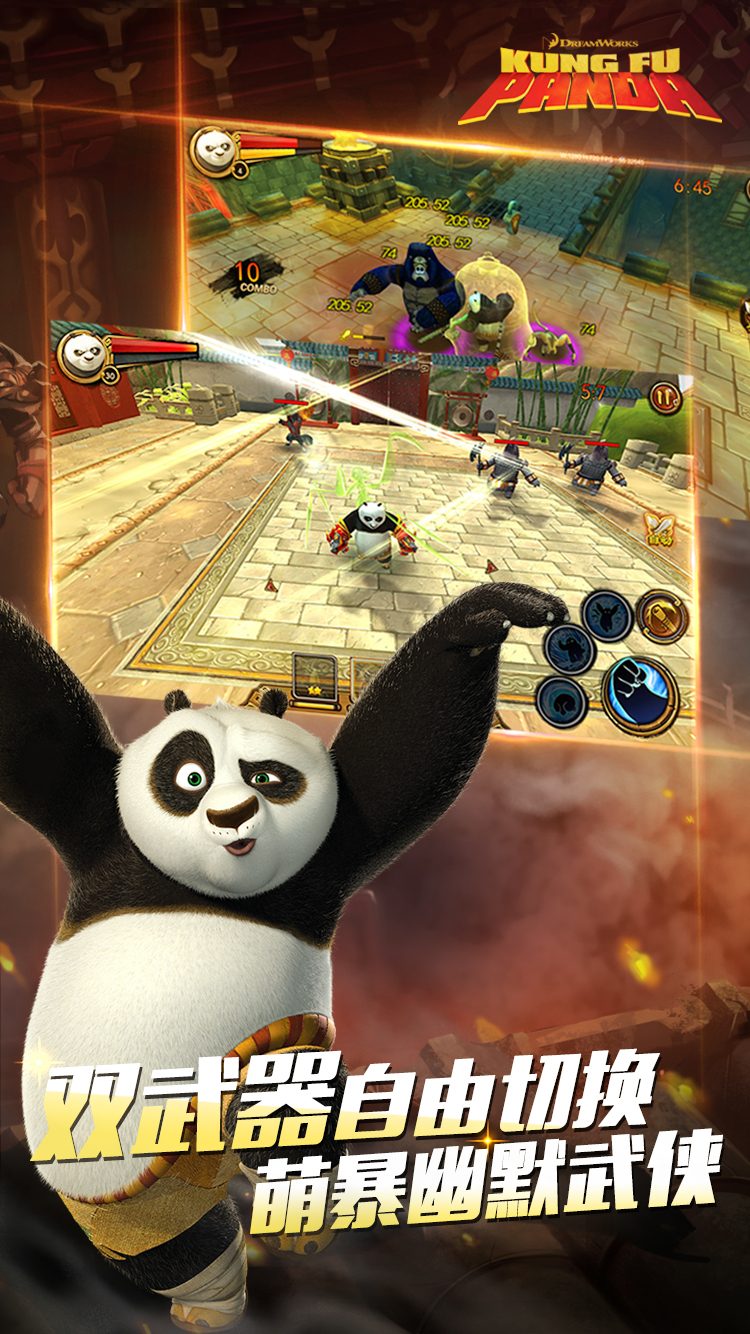Tap the large blue fist attack button
Image resolution: width=750 pixels, height=1334 pixels.
[x=640, y=693]
